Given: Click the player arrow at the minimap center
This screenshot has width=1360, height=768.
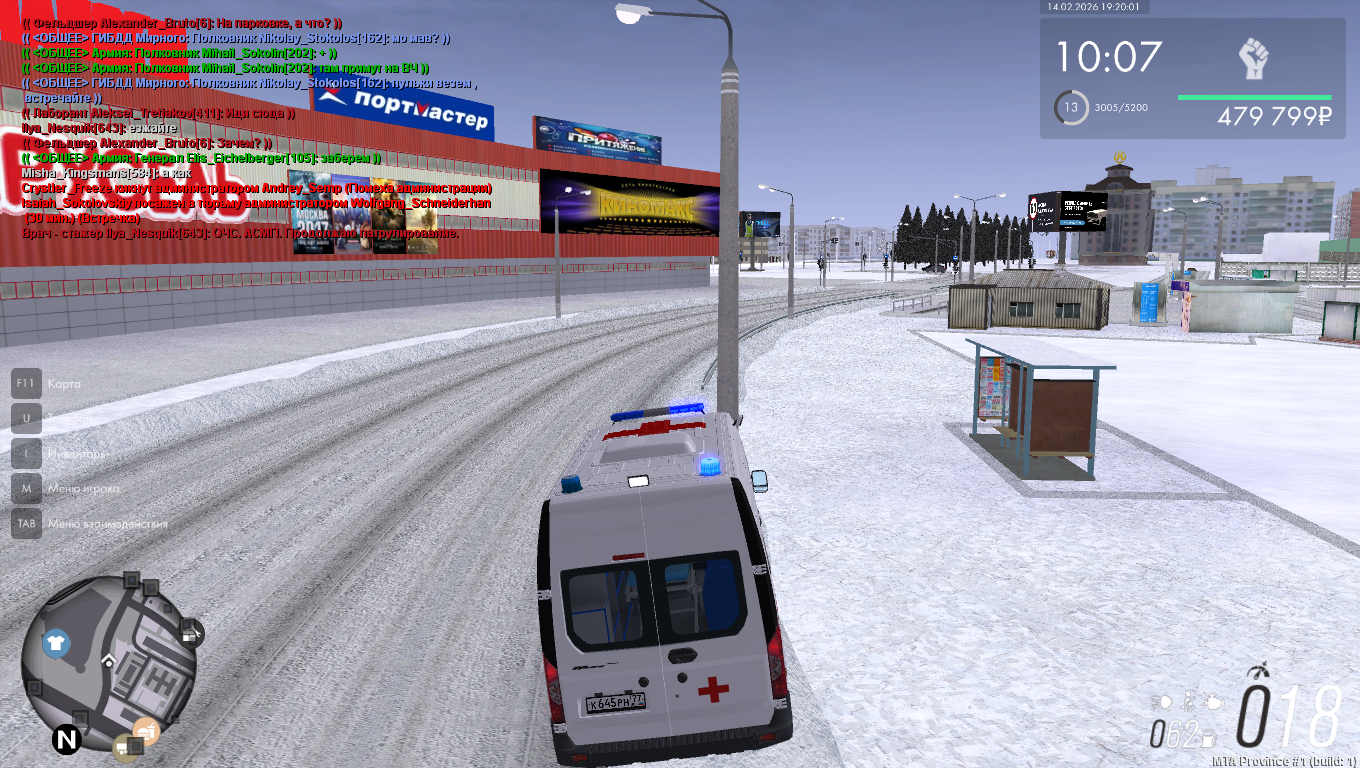Looking at the screenshot, I should pyautogui.click(x=108, y=660).
